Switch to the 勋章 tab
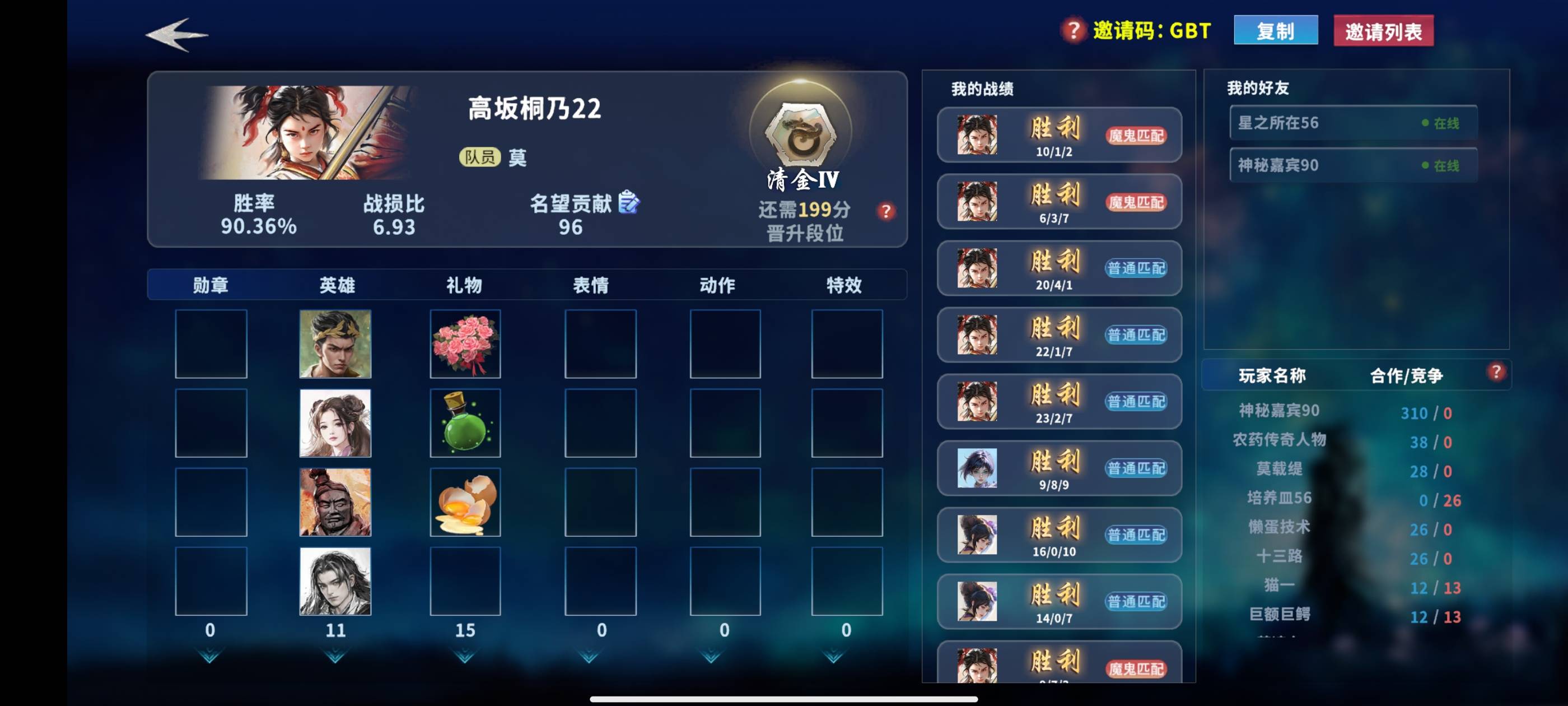This screenshot has height=706, width=1568. tap(210, 284)
